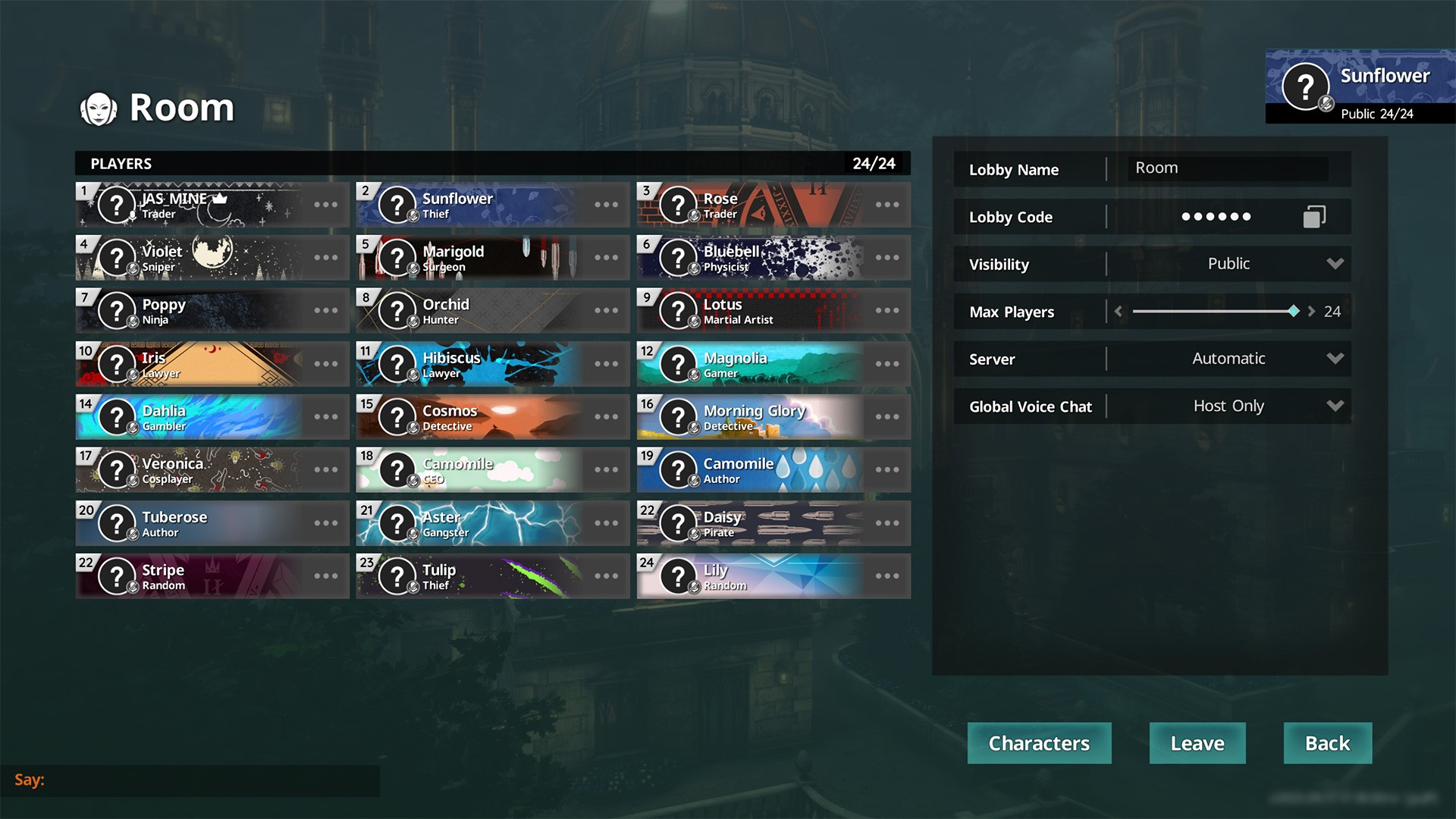The height and width of the screenshot is (819, 1456).
Task: Focus the Say chat input box
Action: (x=212, y=780)
